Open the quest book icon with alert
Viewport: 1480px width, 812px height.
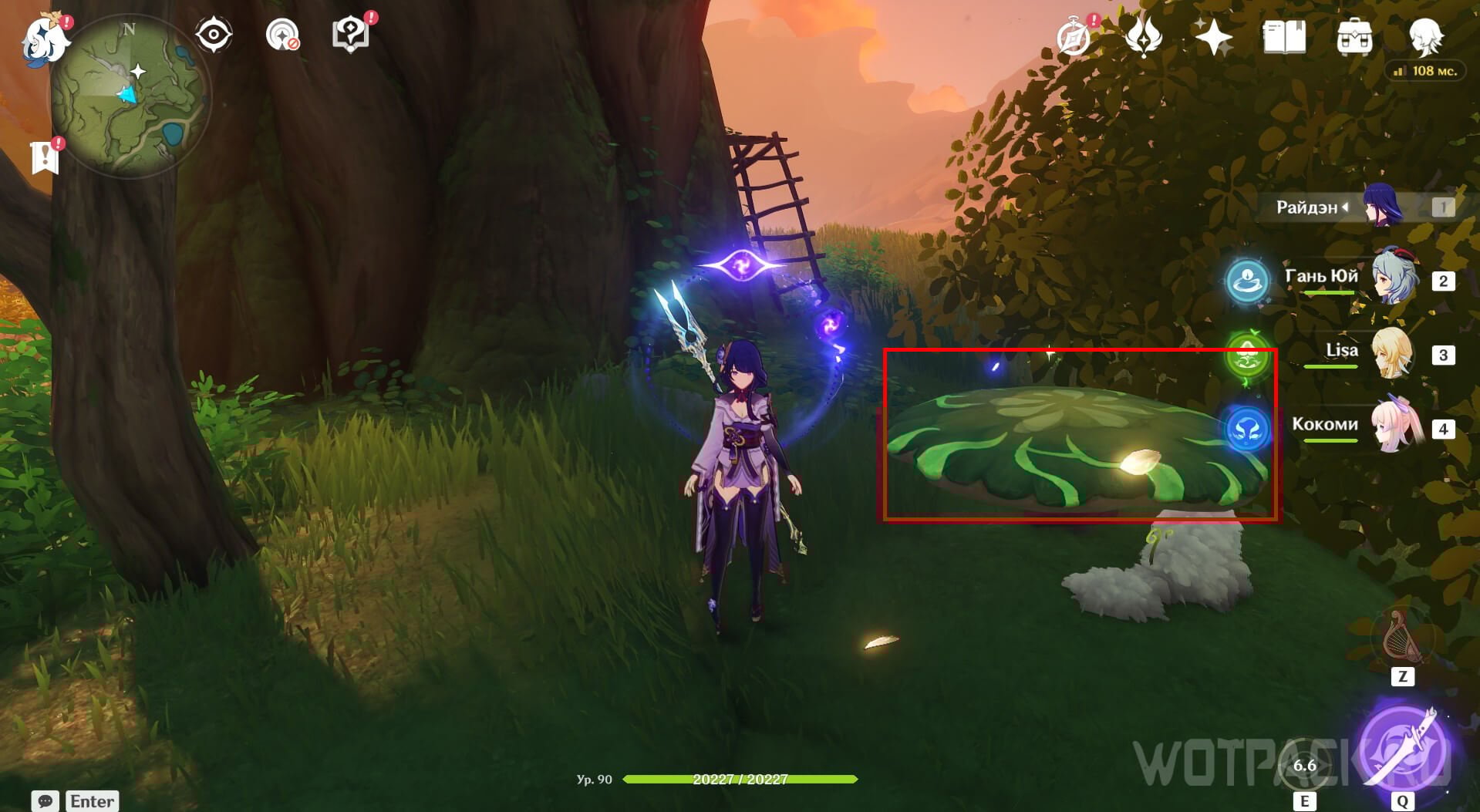tap(349, 35)
